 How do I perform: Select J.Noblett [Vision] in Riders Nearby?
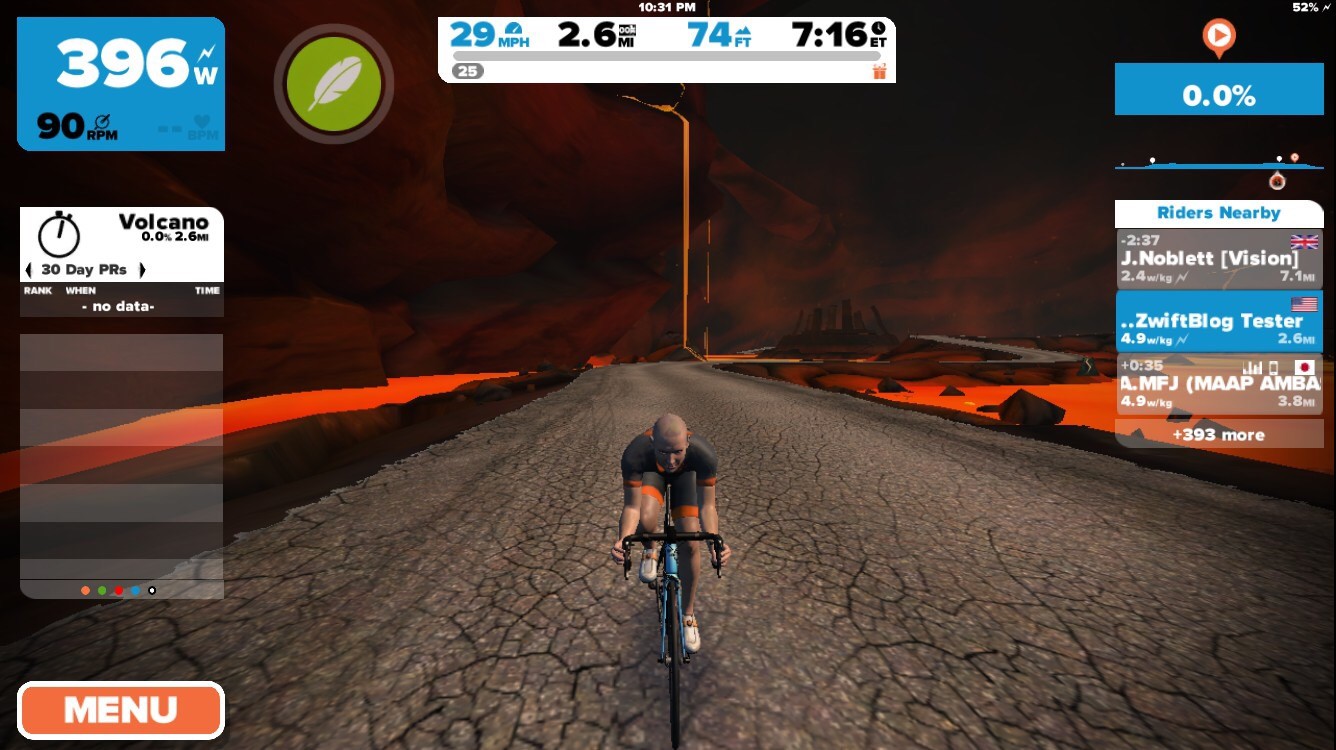coord(1218,259)
